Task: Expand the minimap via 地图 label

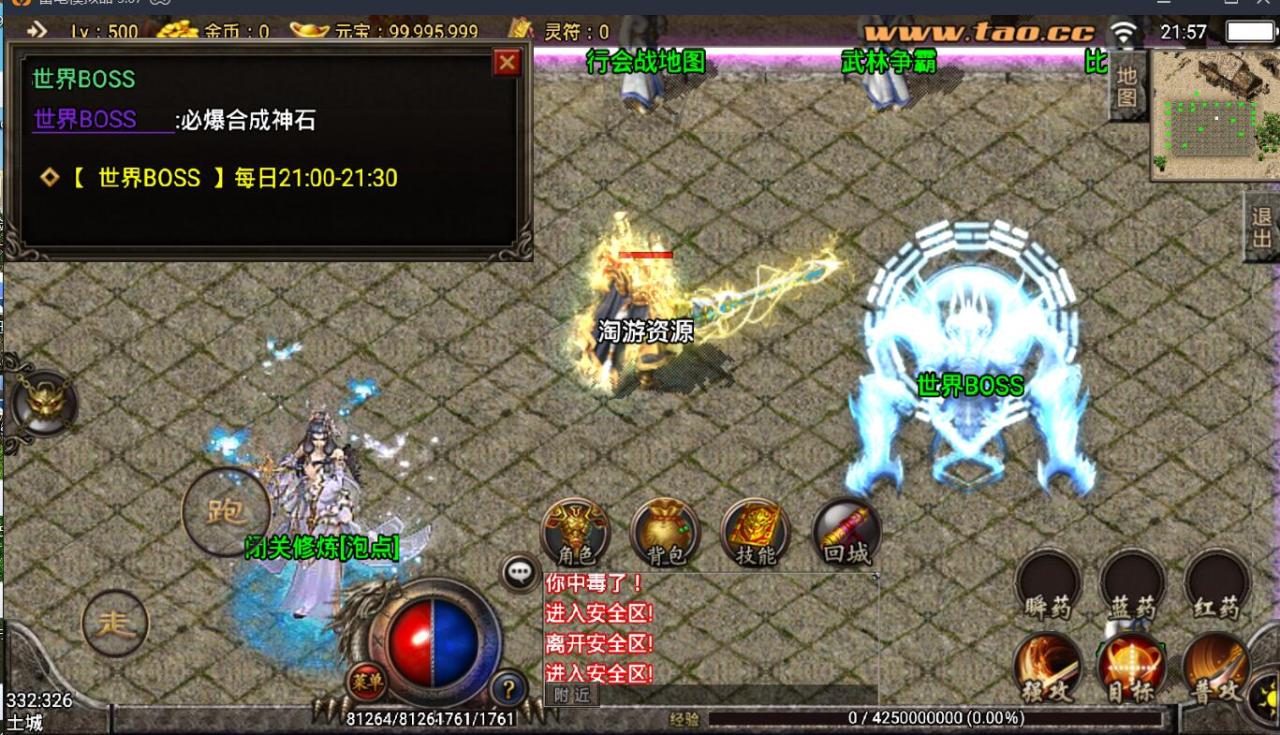Action: pyautogui.click(x=1128, y=85)
